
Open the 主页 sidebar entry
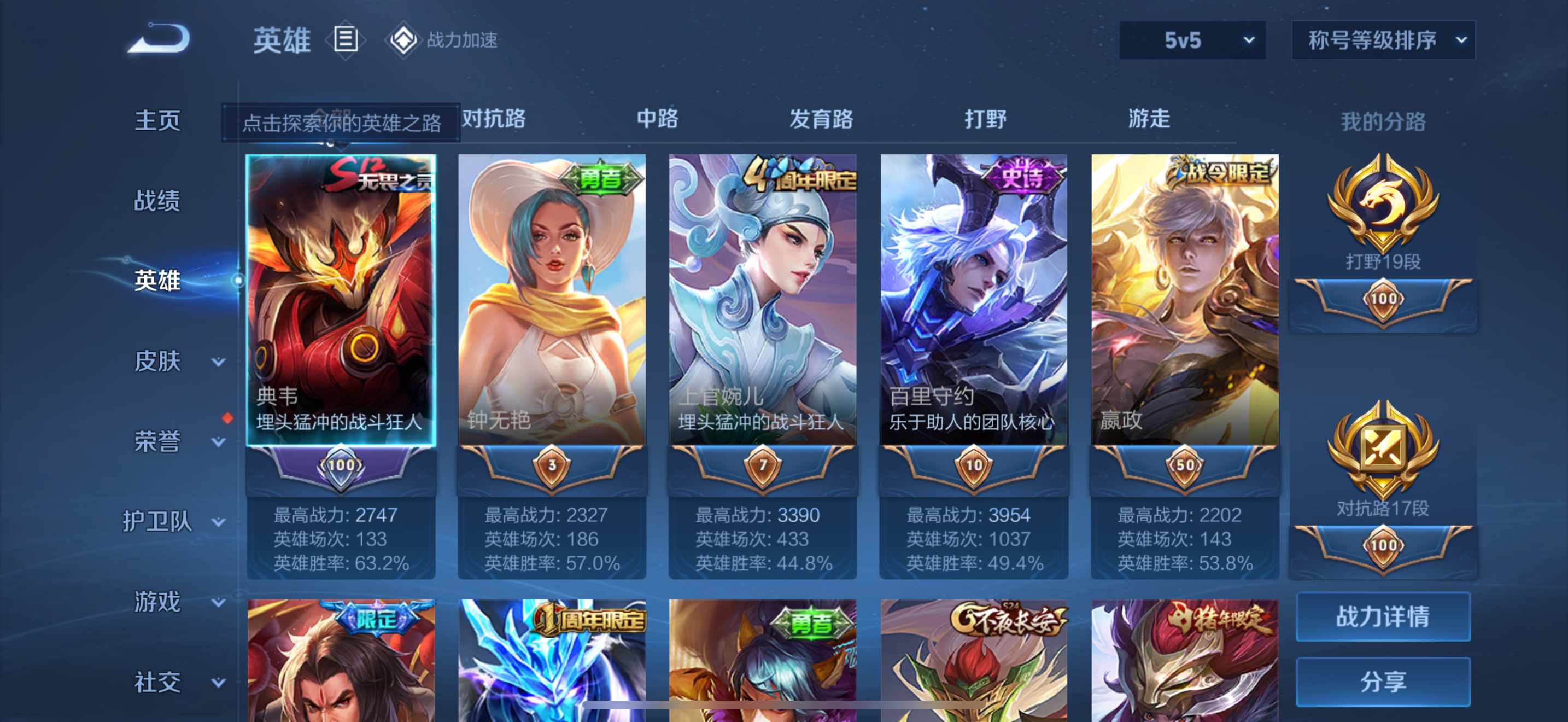point(157,120)
